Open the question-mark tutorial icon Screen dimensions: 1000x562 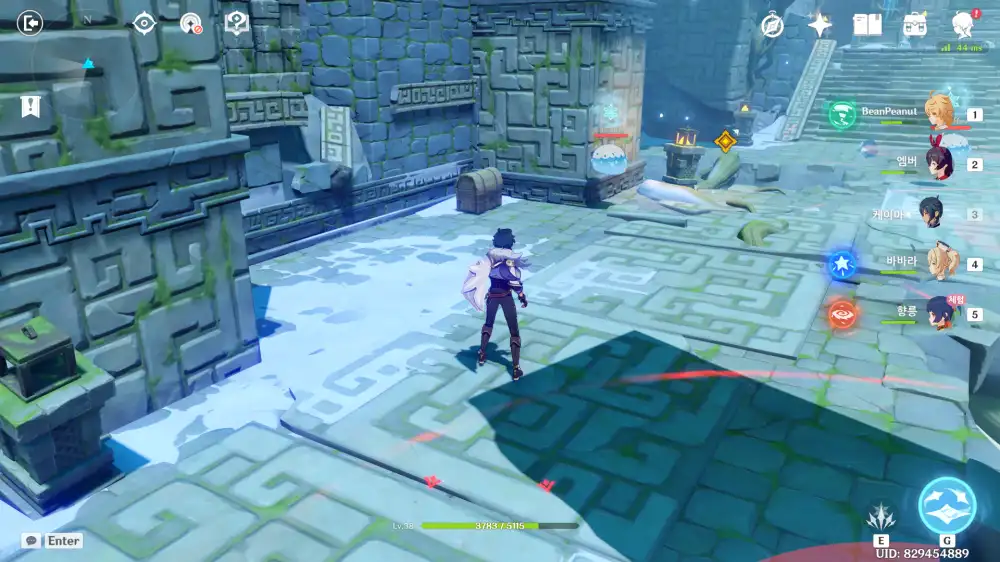(237, 23)
